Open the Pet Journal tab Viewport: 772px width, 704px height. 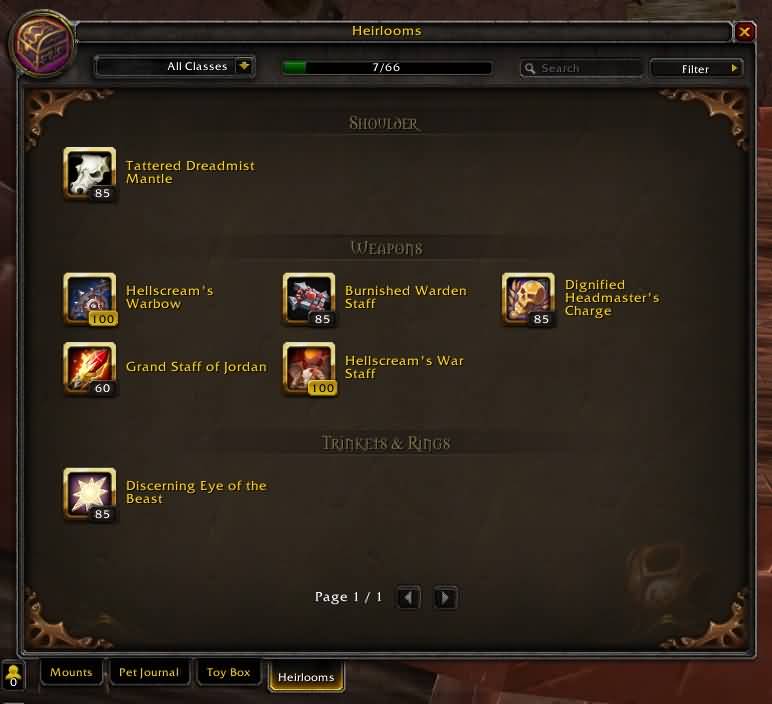pyautogui.click(x=149, y=673)
